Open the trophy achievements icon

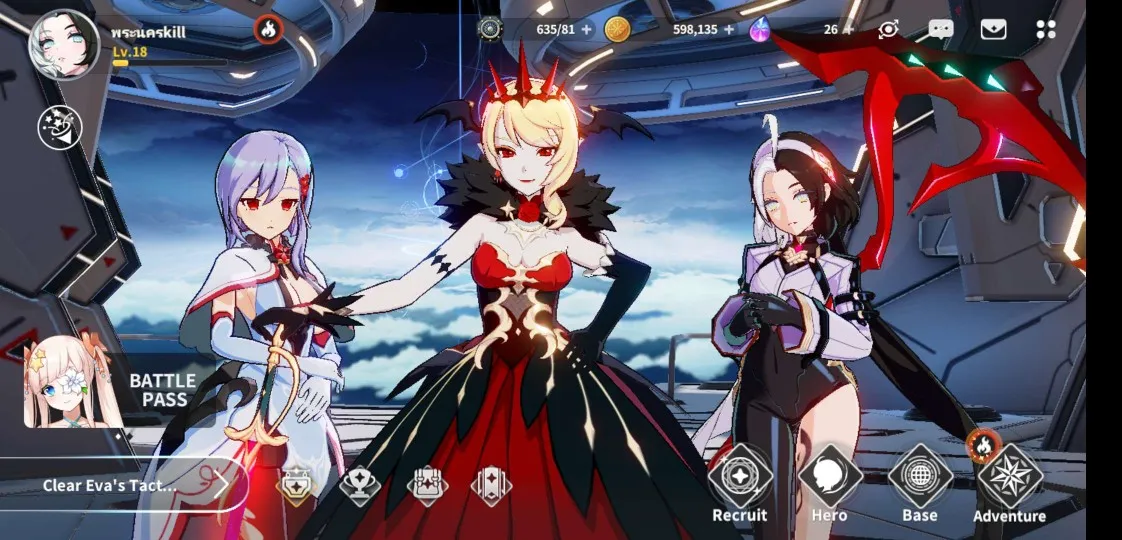pyautogui.click(x=360, y=486)
